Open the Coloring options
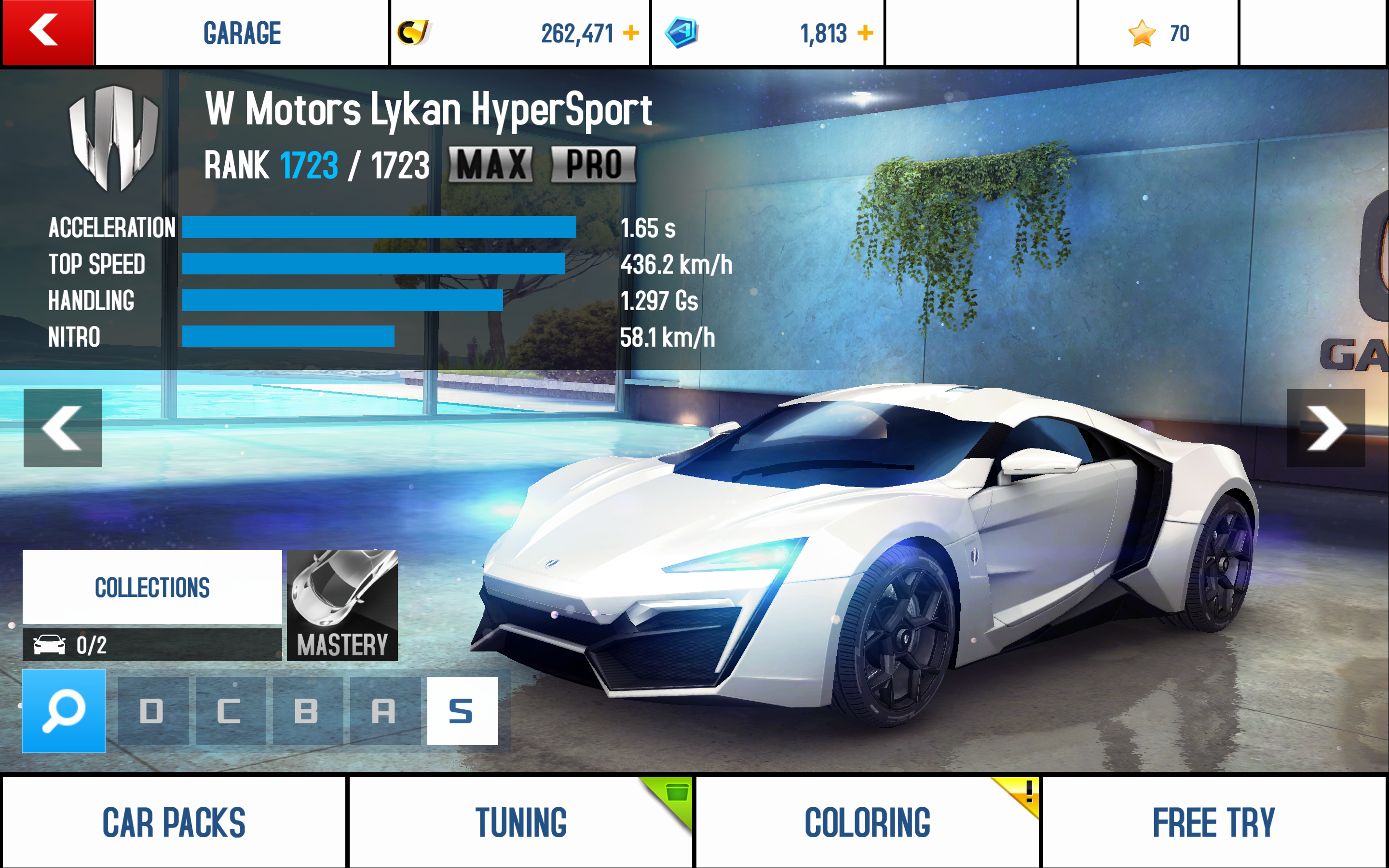The width and height of the screenshot is (1389, 868). coord(867,822)
